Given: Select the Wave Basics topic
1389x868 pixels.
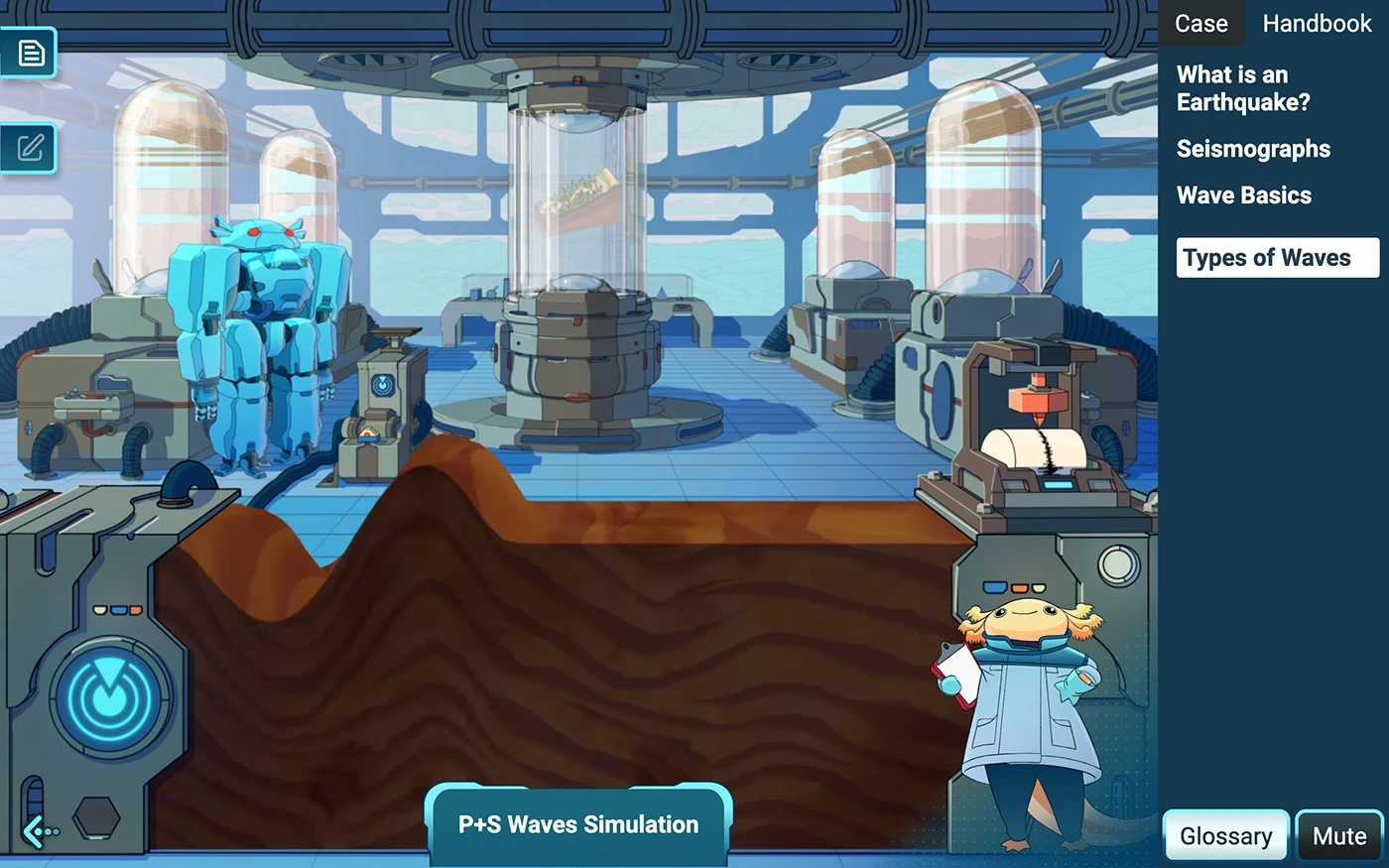Looking at the screenshot, I should point(1244,195).
